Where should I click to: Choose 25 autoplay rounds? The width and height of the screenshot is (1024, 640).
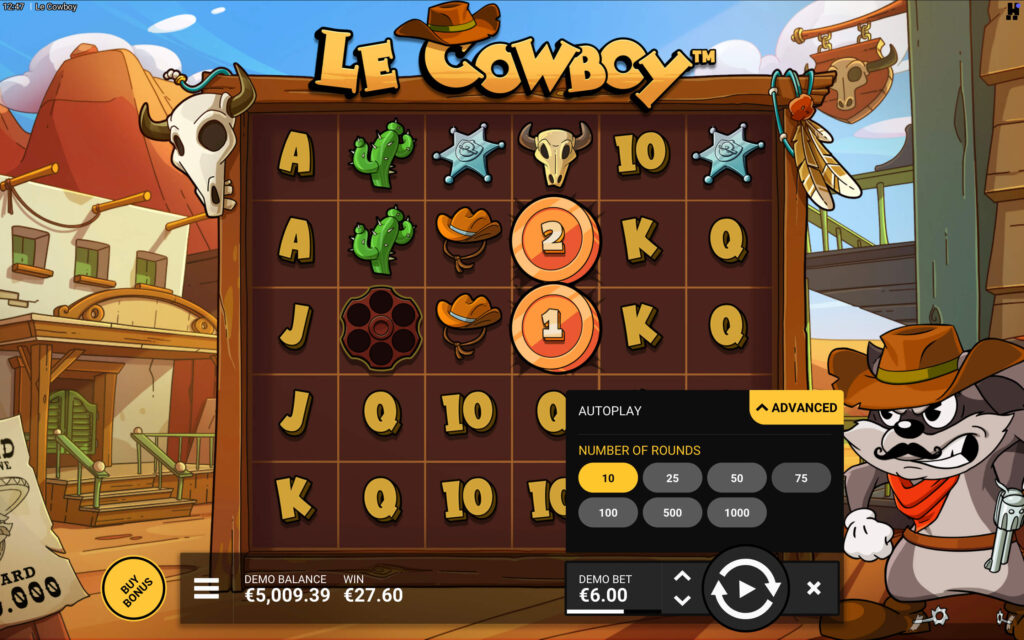point(672,478)
